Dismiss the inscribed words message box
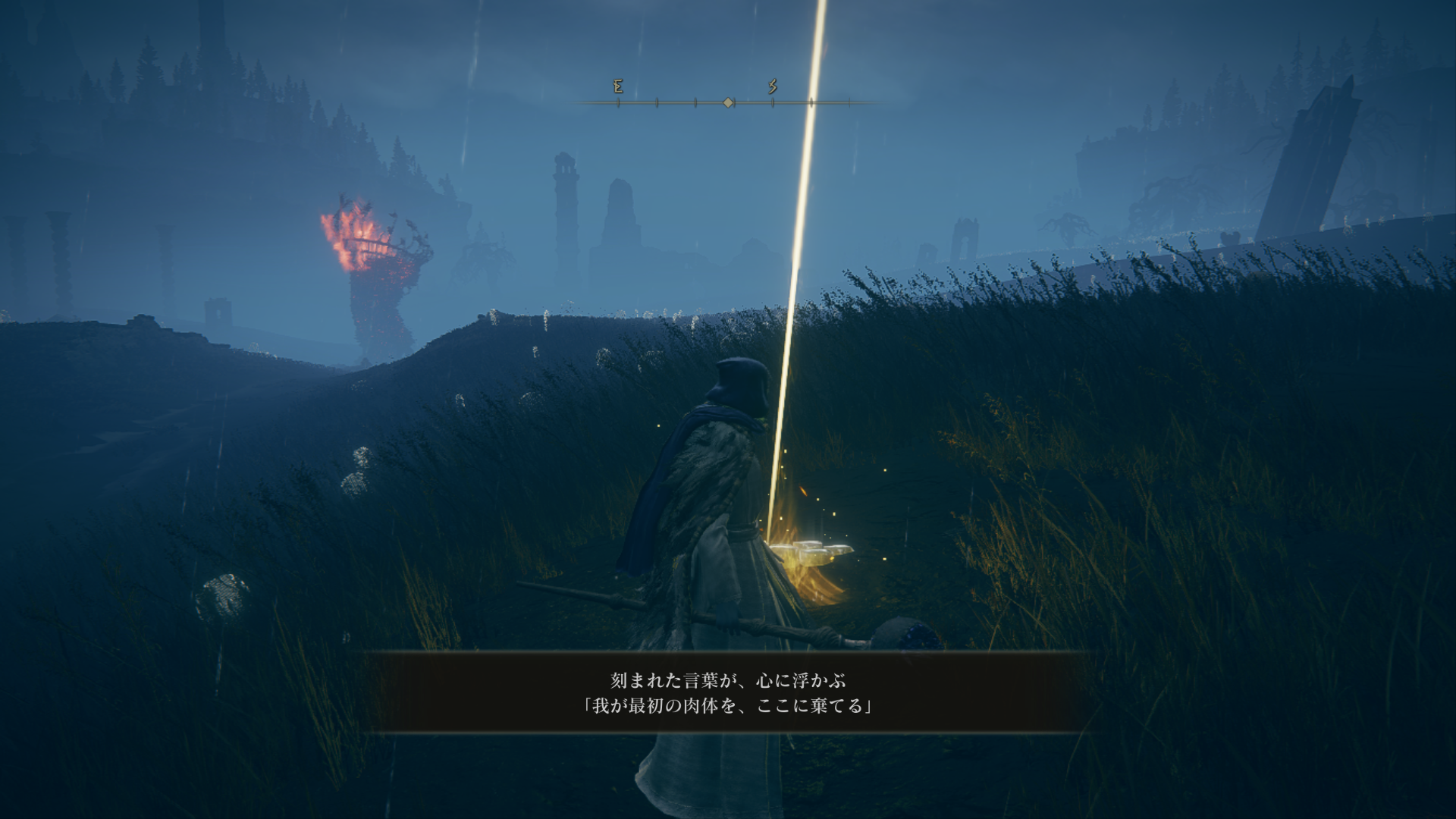 pyautogui.click(x=728, y=692)
